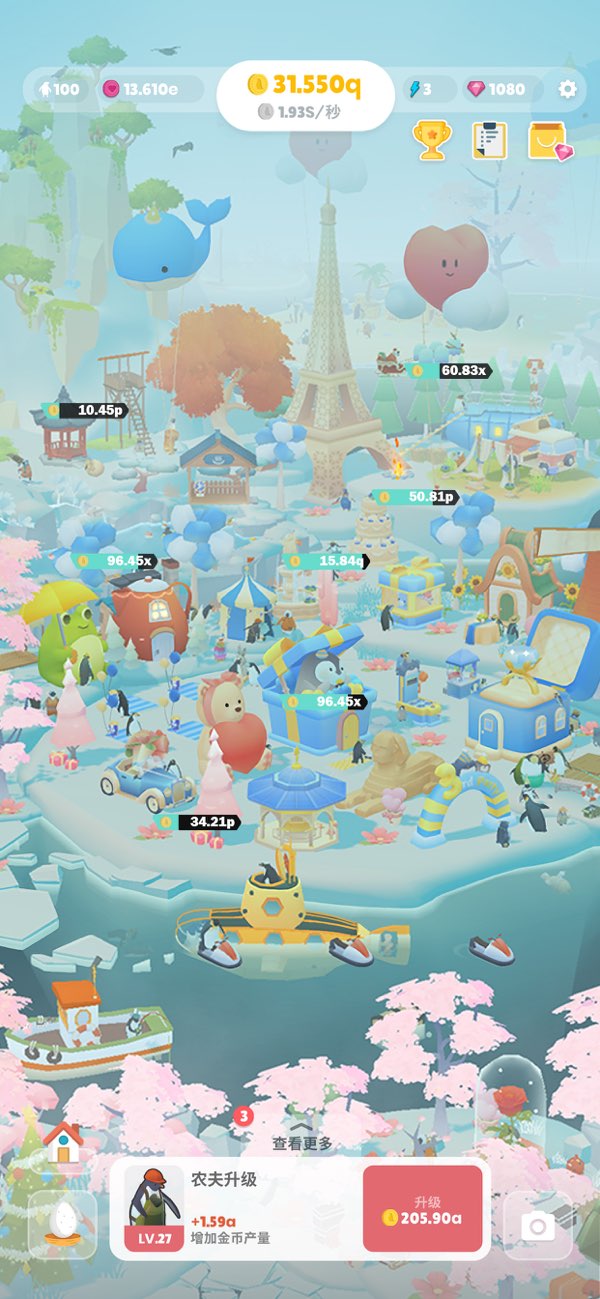Tap the house icon

[x=62, y=1143]
